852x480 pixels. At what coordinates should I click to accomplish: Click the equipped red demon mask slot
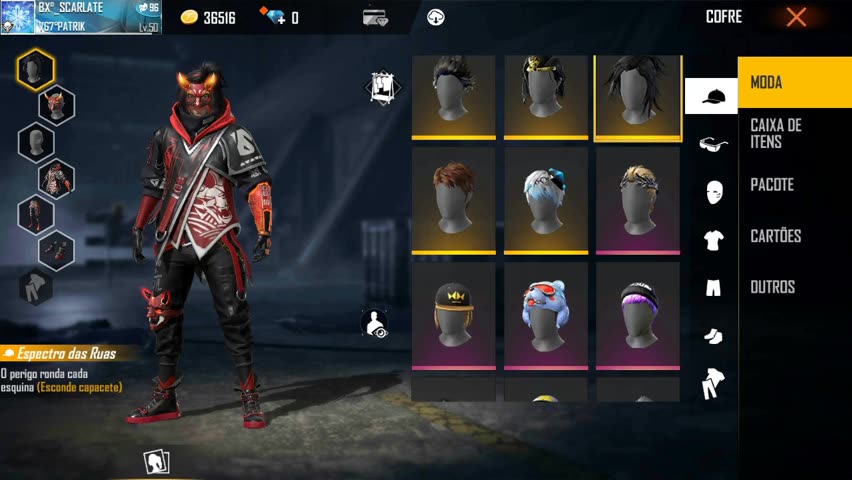click(57, 104)
